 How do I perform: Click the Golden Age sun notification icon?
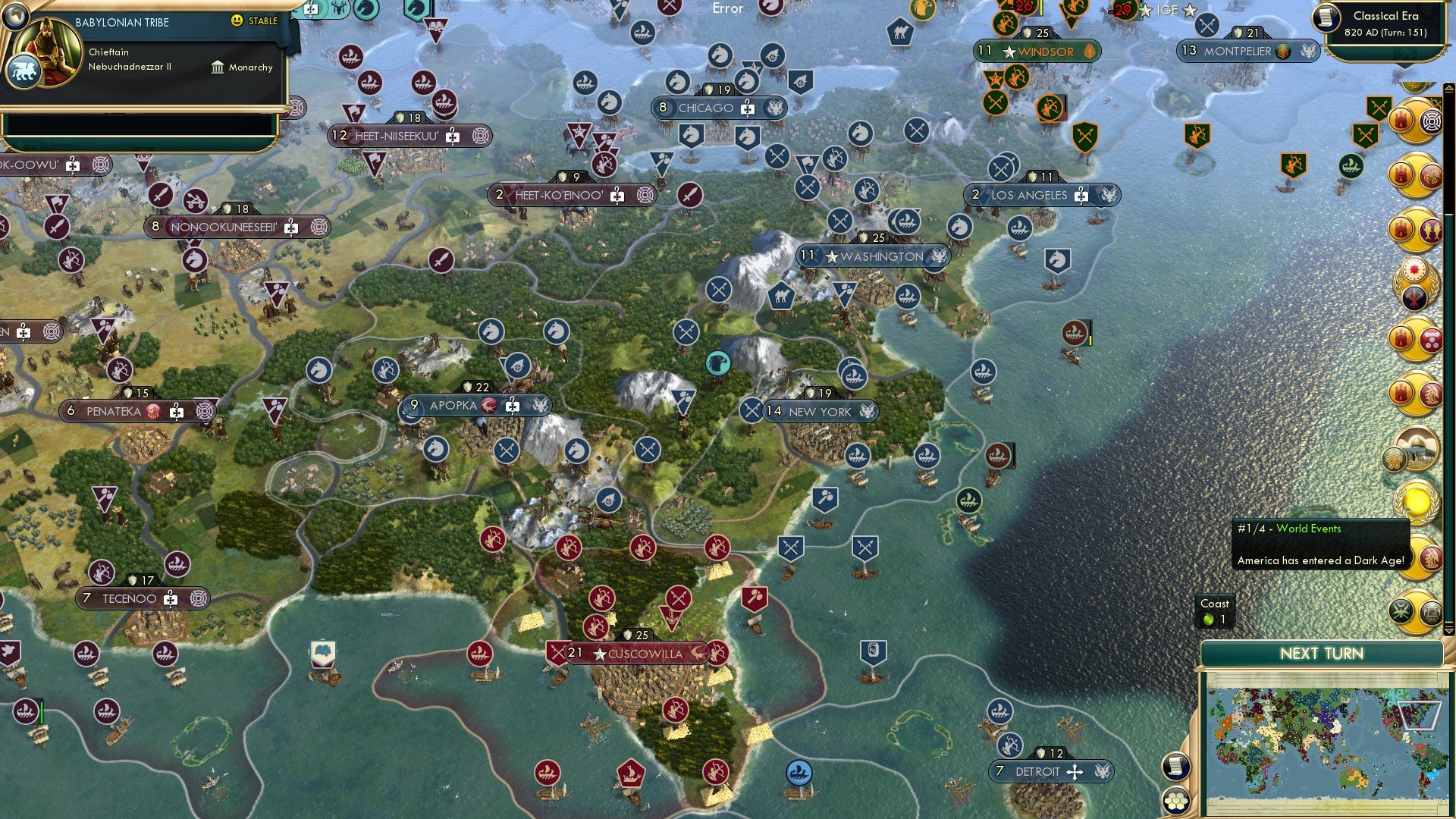1415,500
